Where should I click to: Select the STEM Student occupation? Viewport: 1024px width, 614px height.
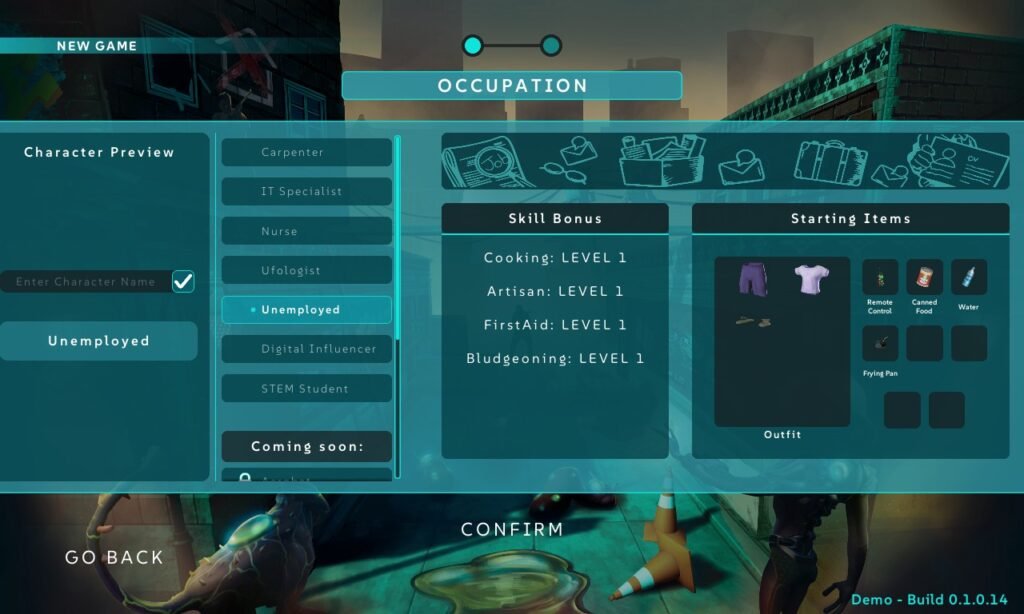306,388
